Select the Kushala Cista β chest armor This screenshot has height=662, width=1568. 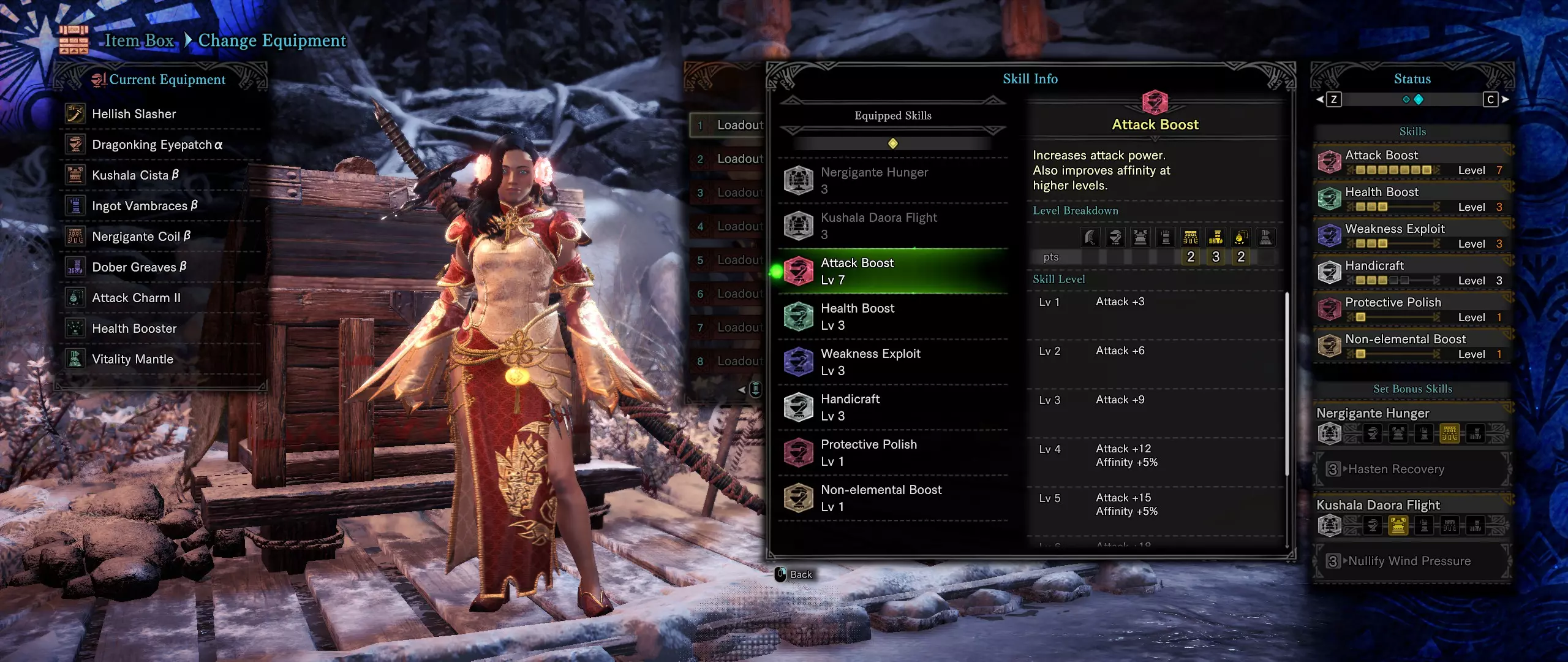coord(135,175)
